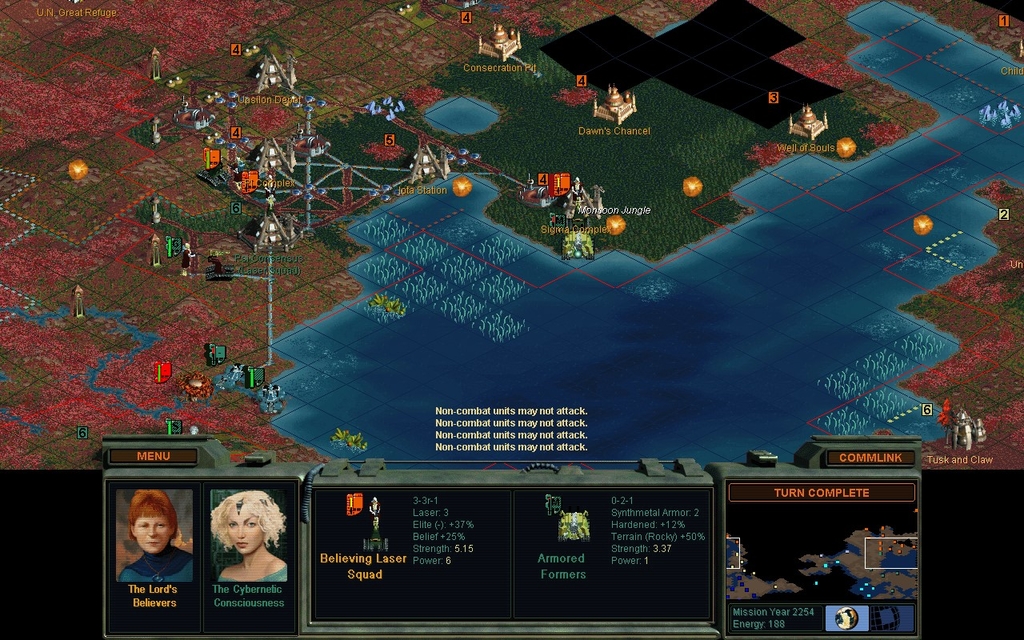1024x640 pixels.
Task: Toggle the planet globe view button
Action: point(846,617)
